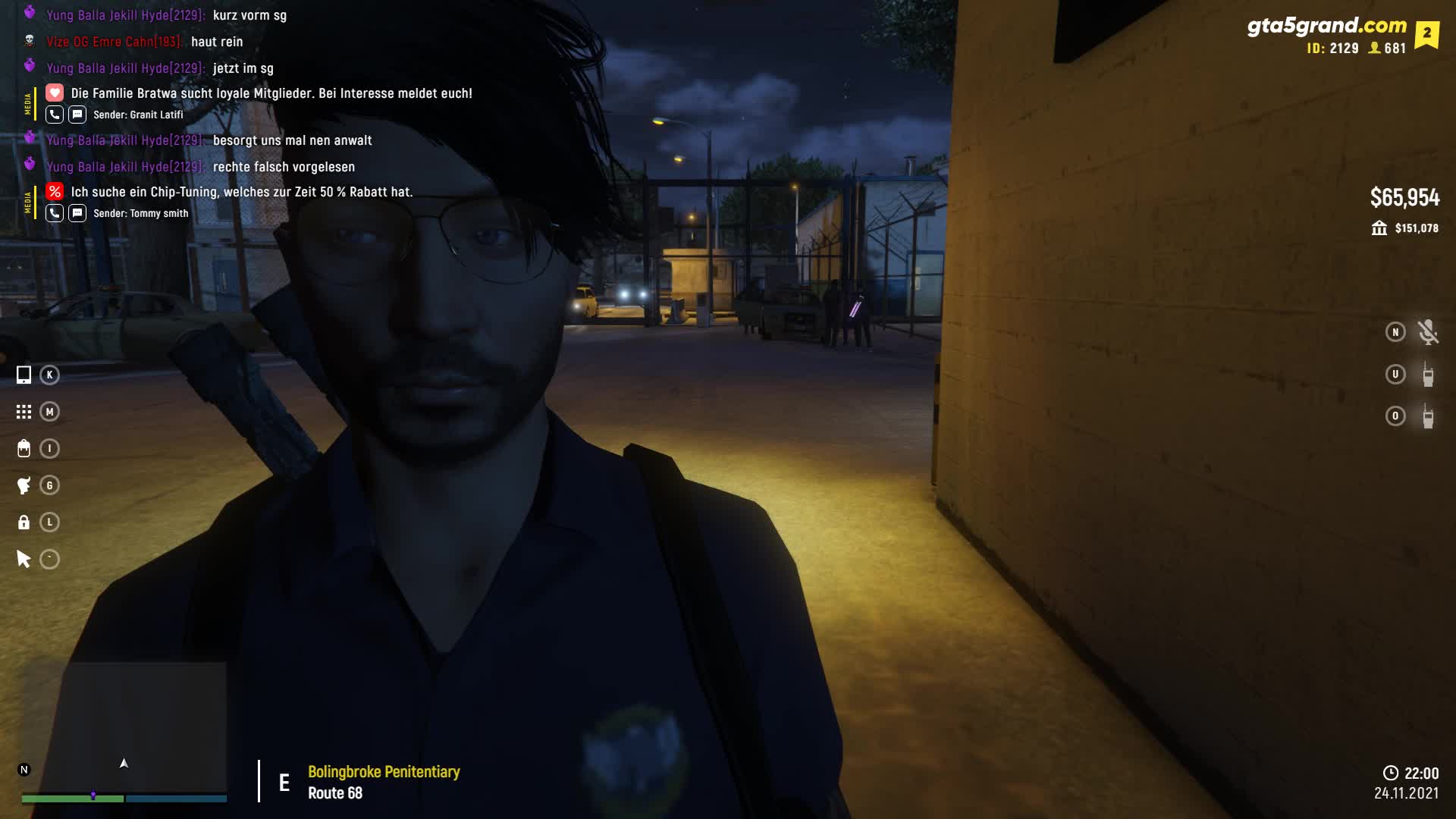The height and width of the screenshot is (819, 1456).
Task: Open the grid menu icon
Action: click(24, 412)
